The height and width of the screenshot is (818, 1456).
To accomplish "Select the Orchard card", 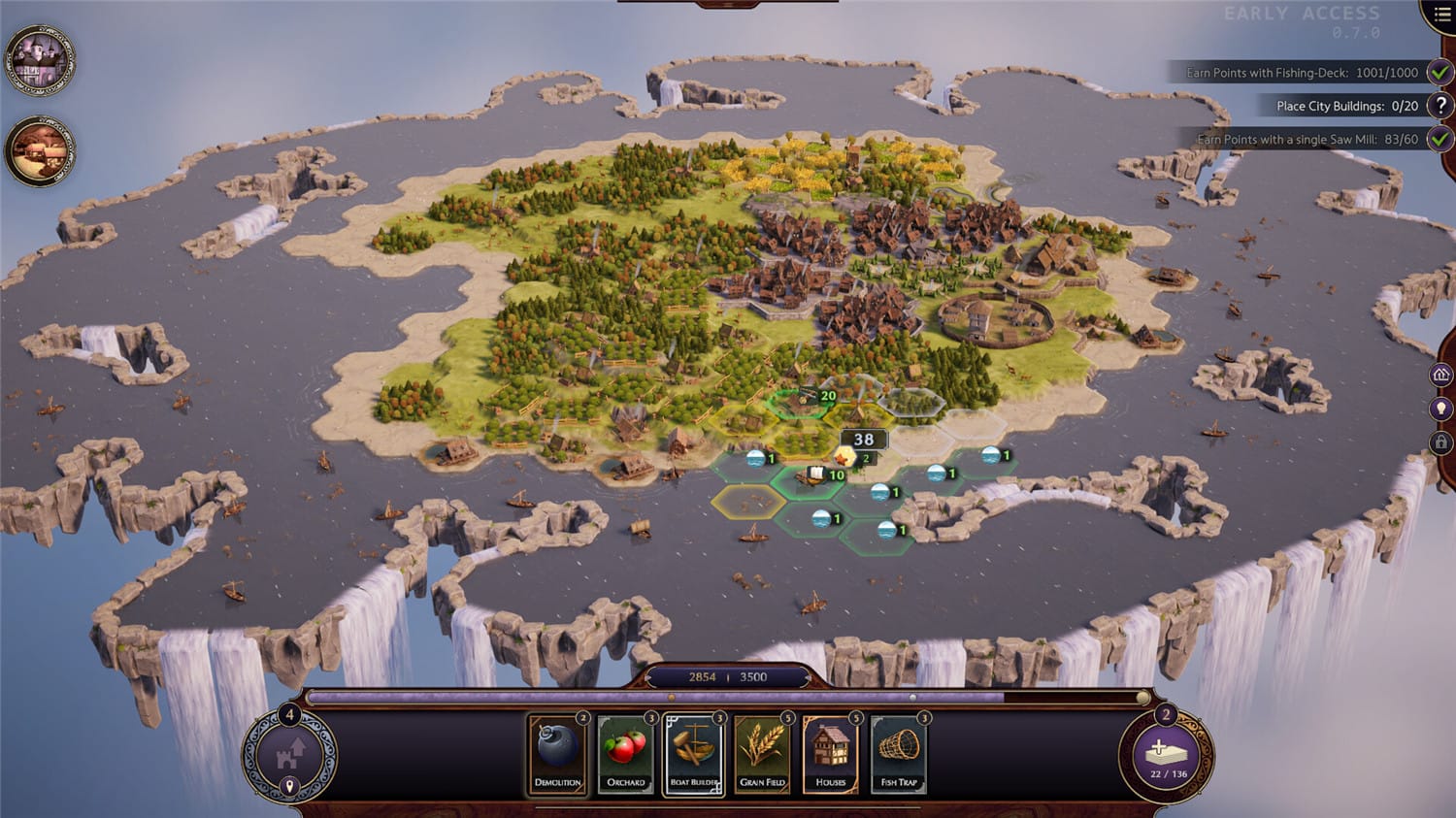I will click(x=626, y=754).
